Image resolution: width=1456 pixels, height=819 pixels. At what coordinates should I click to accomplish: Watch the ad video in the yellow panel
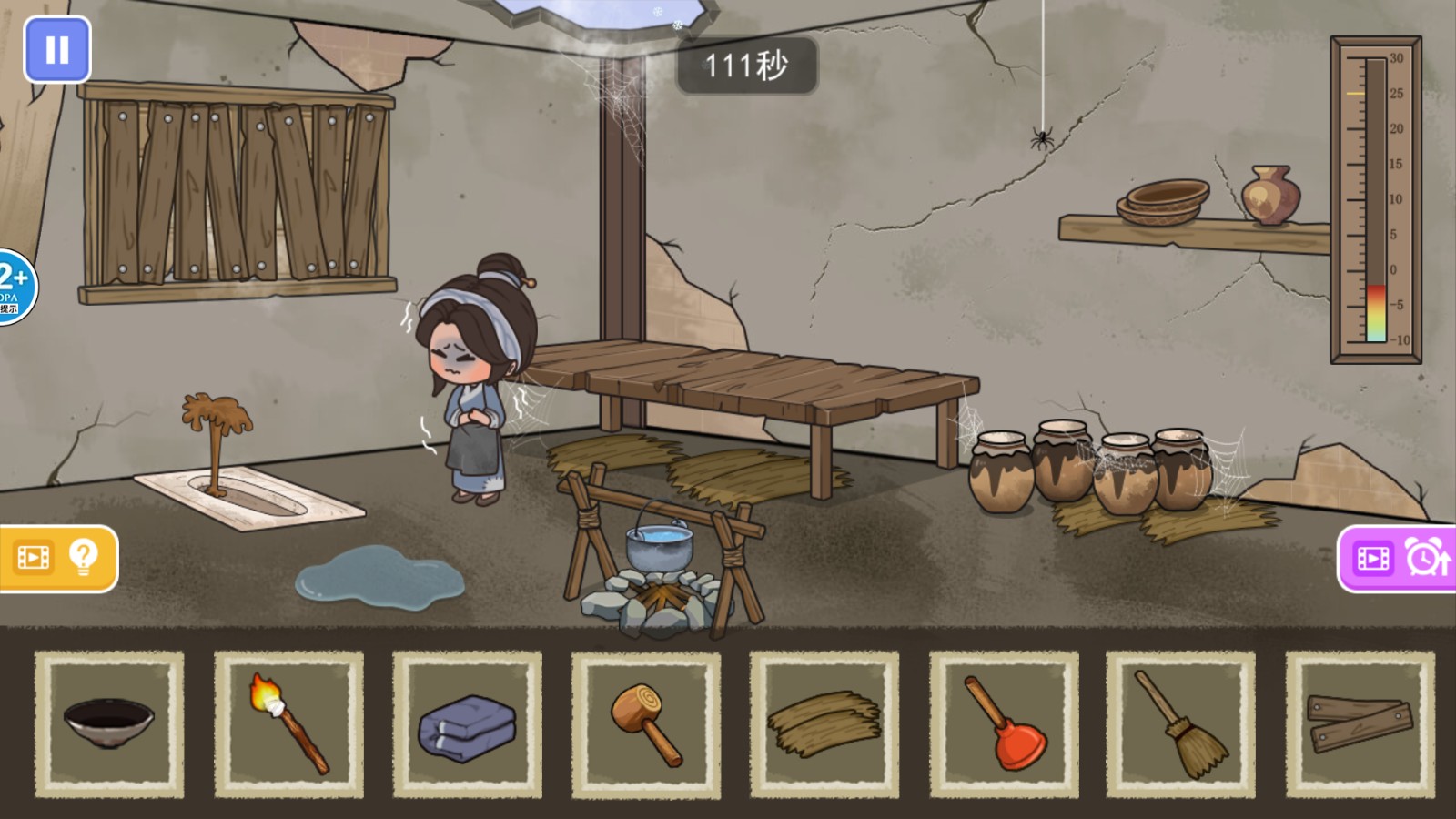coord(32,555)
